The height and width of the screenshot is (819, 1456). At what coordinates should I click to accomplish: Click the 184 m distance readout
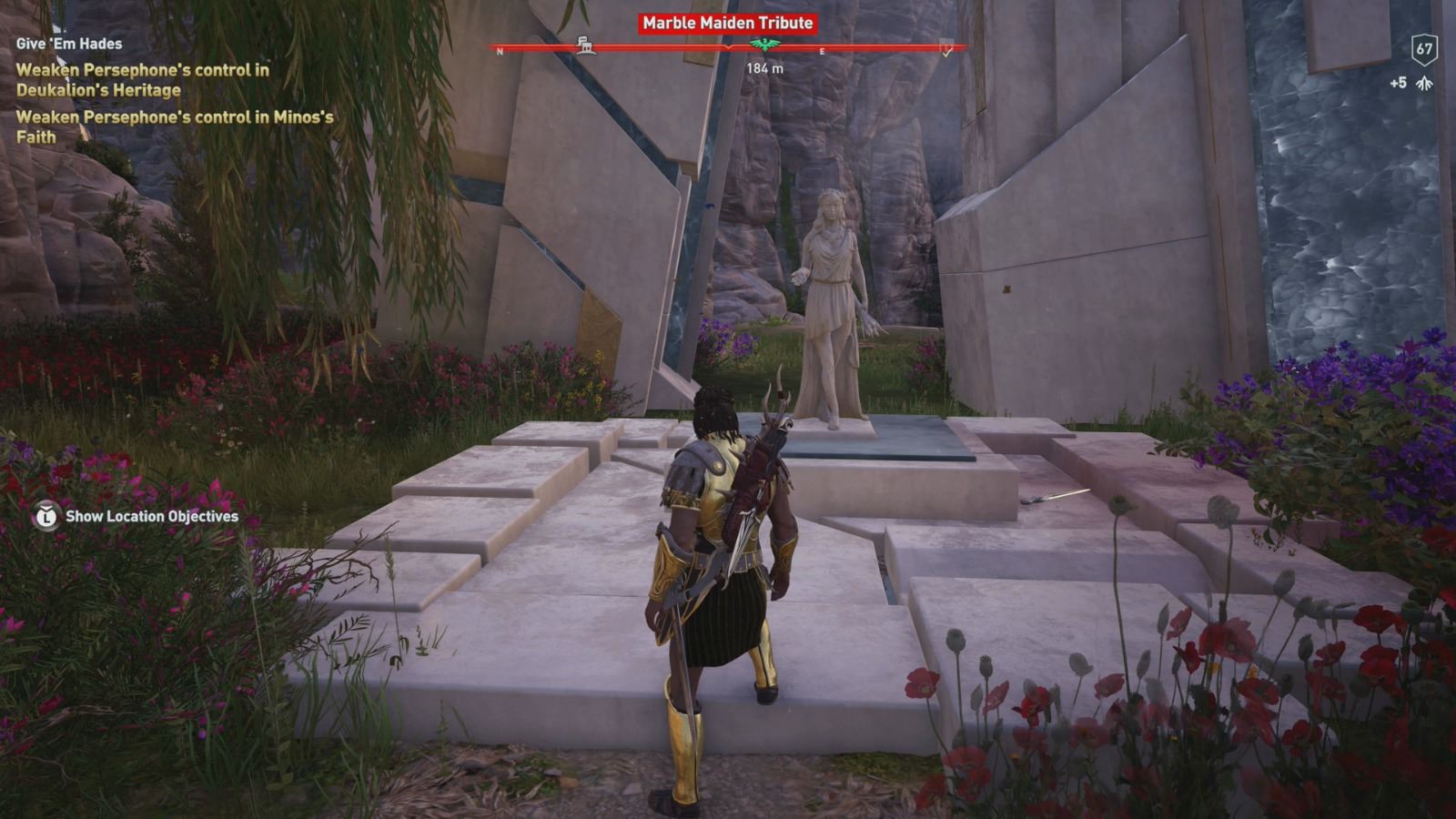tap(763, 67)
